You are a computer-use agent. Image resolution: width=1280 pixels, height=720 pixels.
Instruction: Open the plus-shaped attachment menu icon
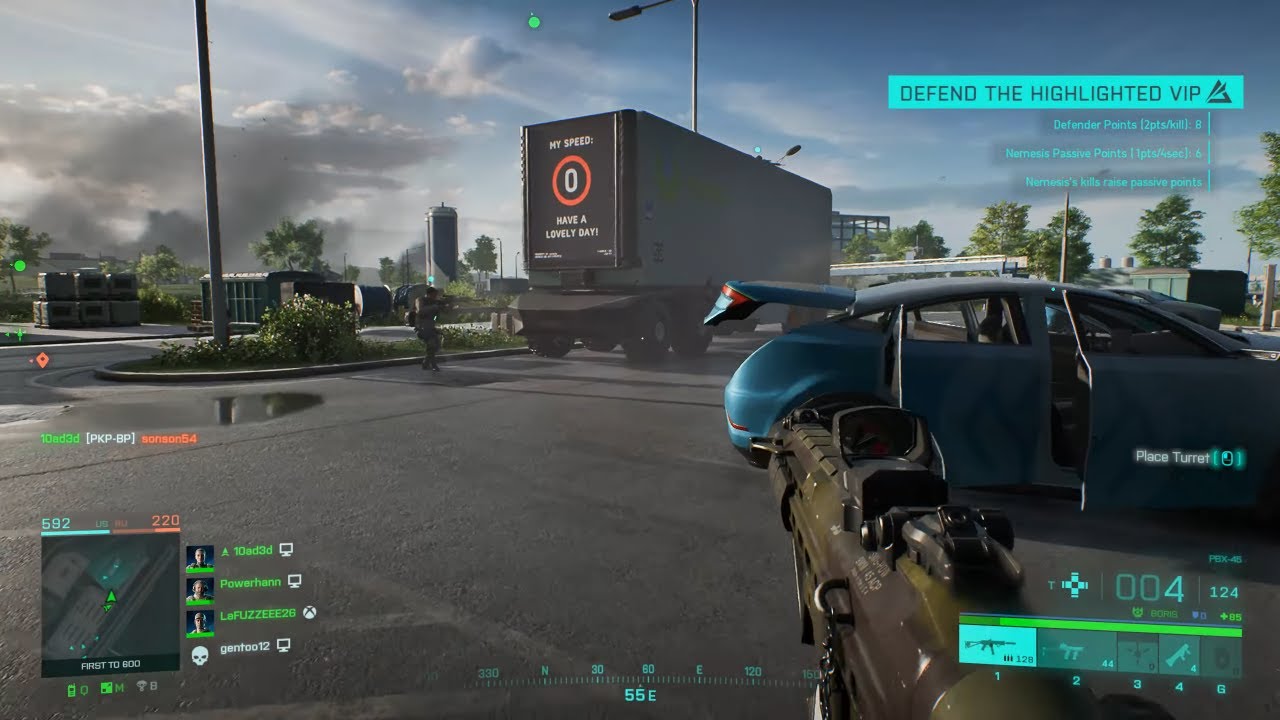click(x=1074, y=586)
